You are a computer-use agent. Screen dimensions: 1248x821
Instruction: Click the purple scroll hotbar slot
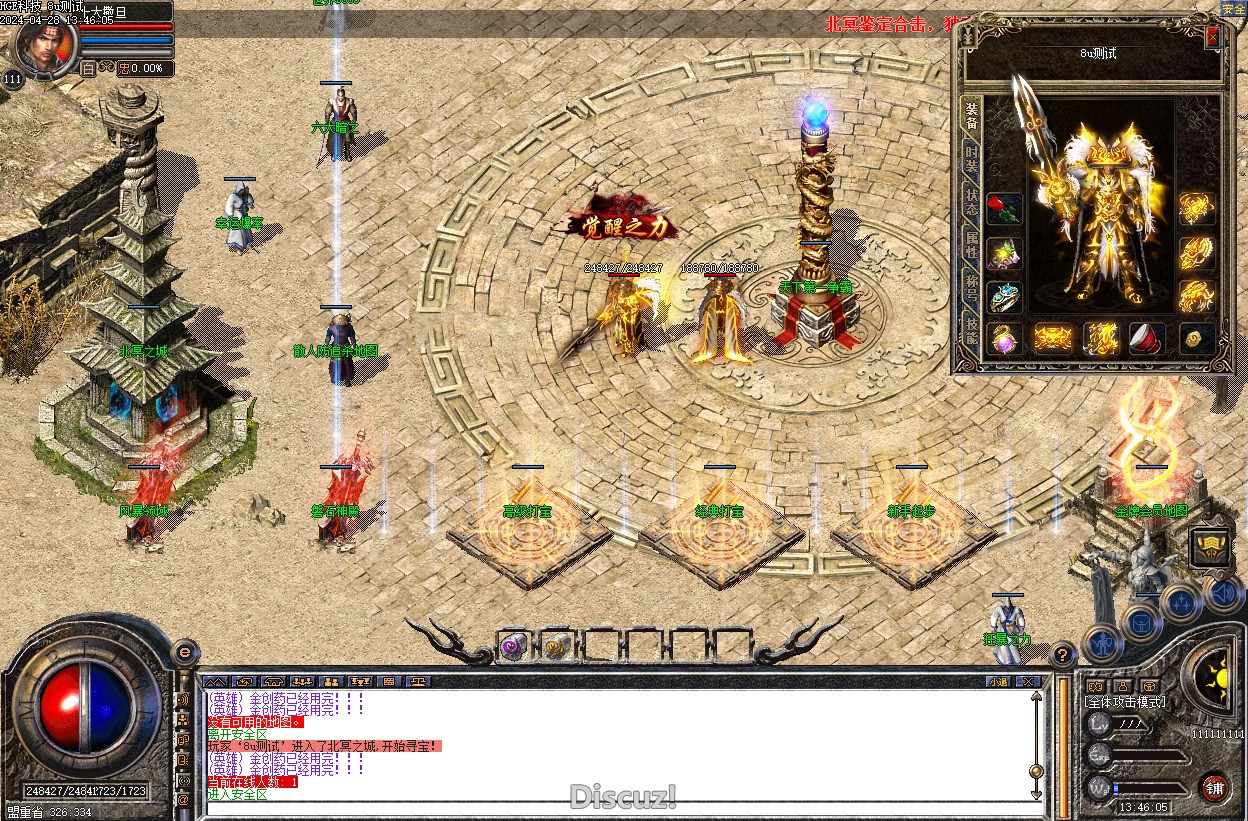[x=515, y=647]
